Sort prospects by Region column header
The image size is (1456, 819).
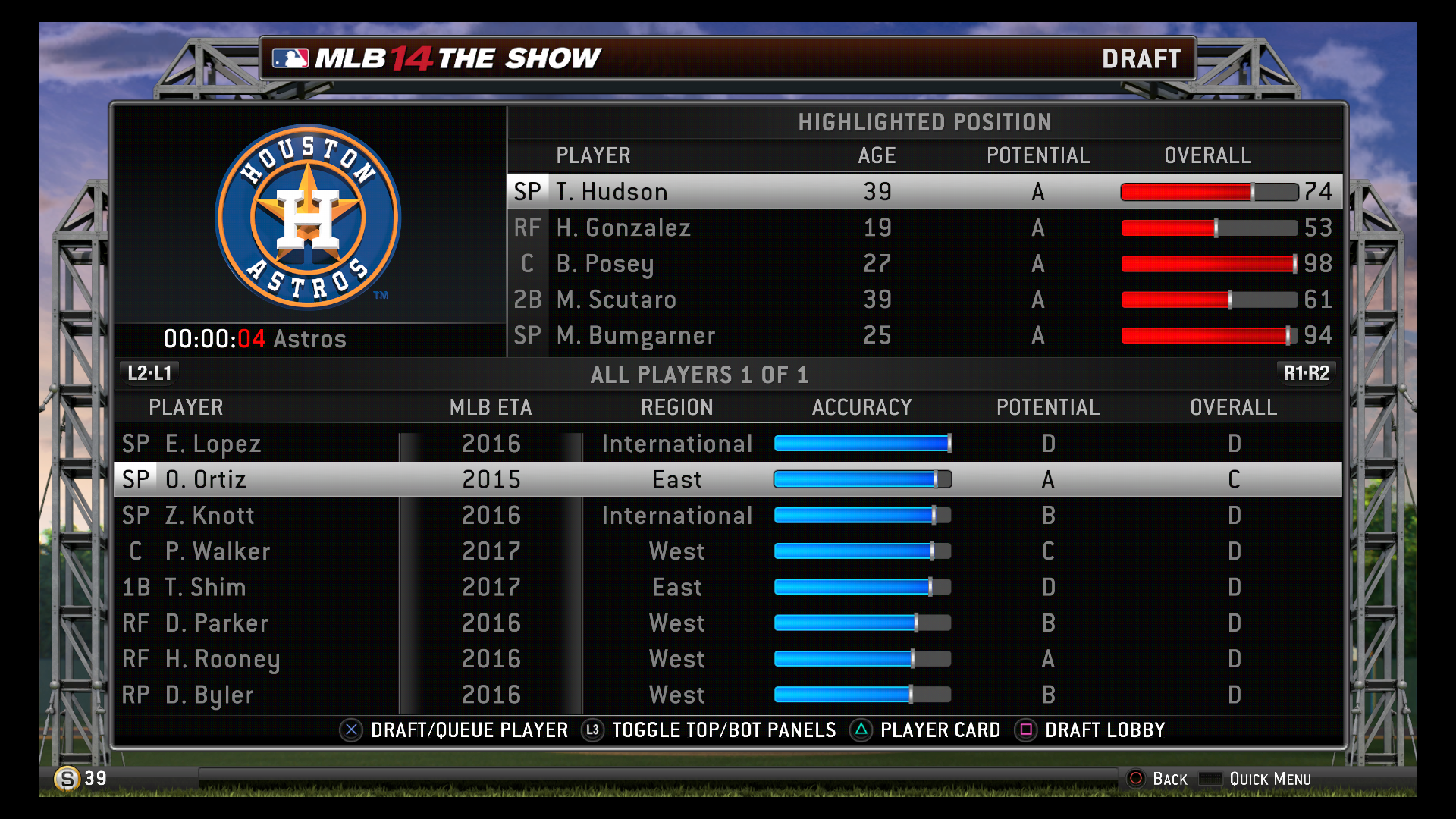[x=676, y=407]
